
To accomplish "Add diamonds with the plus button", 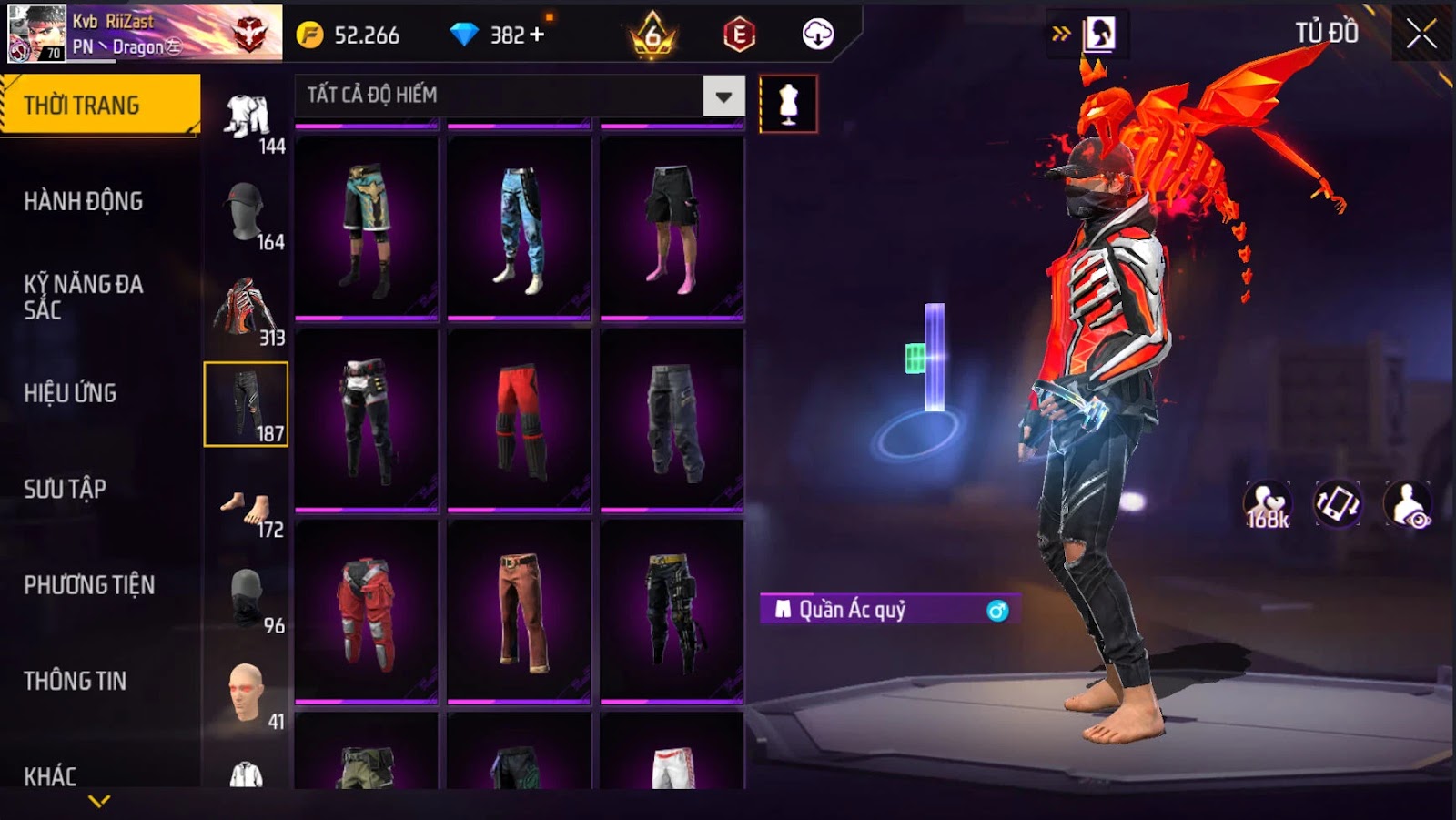I will click(537, 35).
